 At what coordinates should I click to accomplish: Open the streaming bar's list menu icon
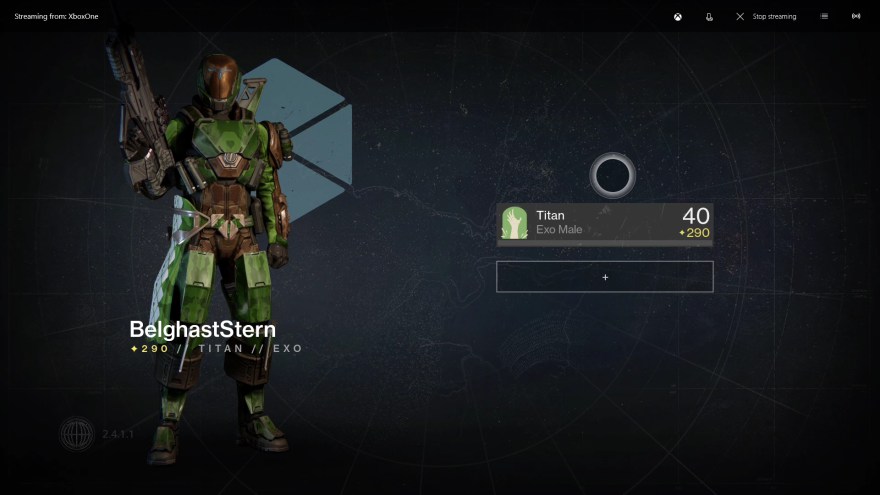click(x=824, y=16)
